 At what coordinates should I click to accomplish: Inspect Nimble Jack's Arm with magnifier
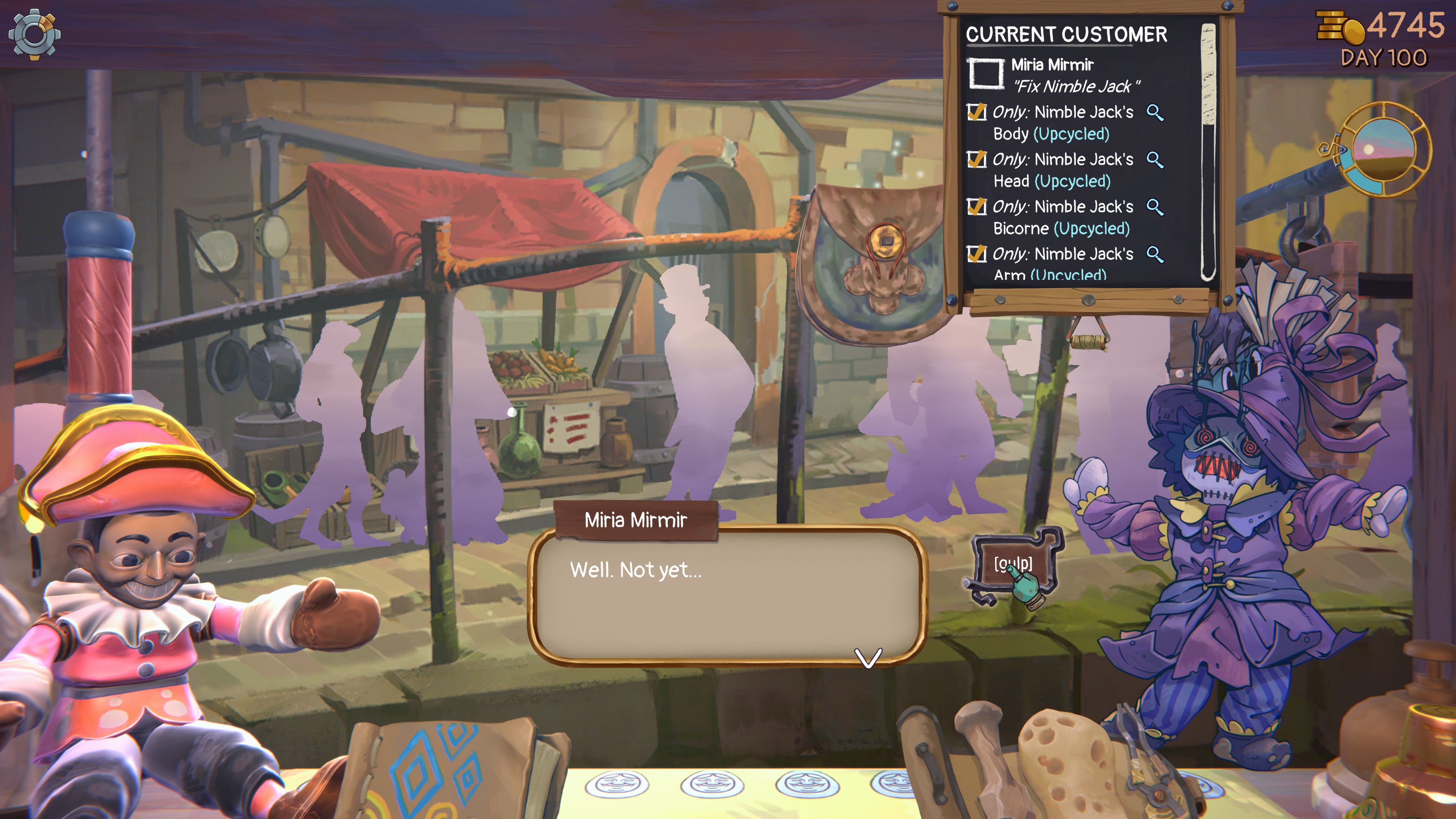coord(1154,254)
